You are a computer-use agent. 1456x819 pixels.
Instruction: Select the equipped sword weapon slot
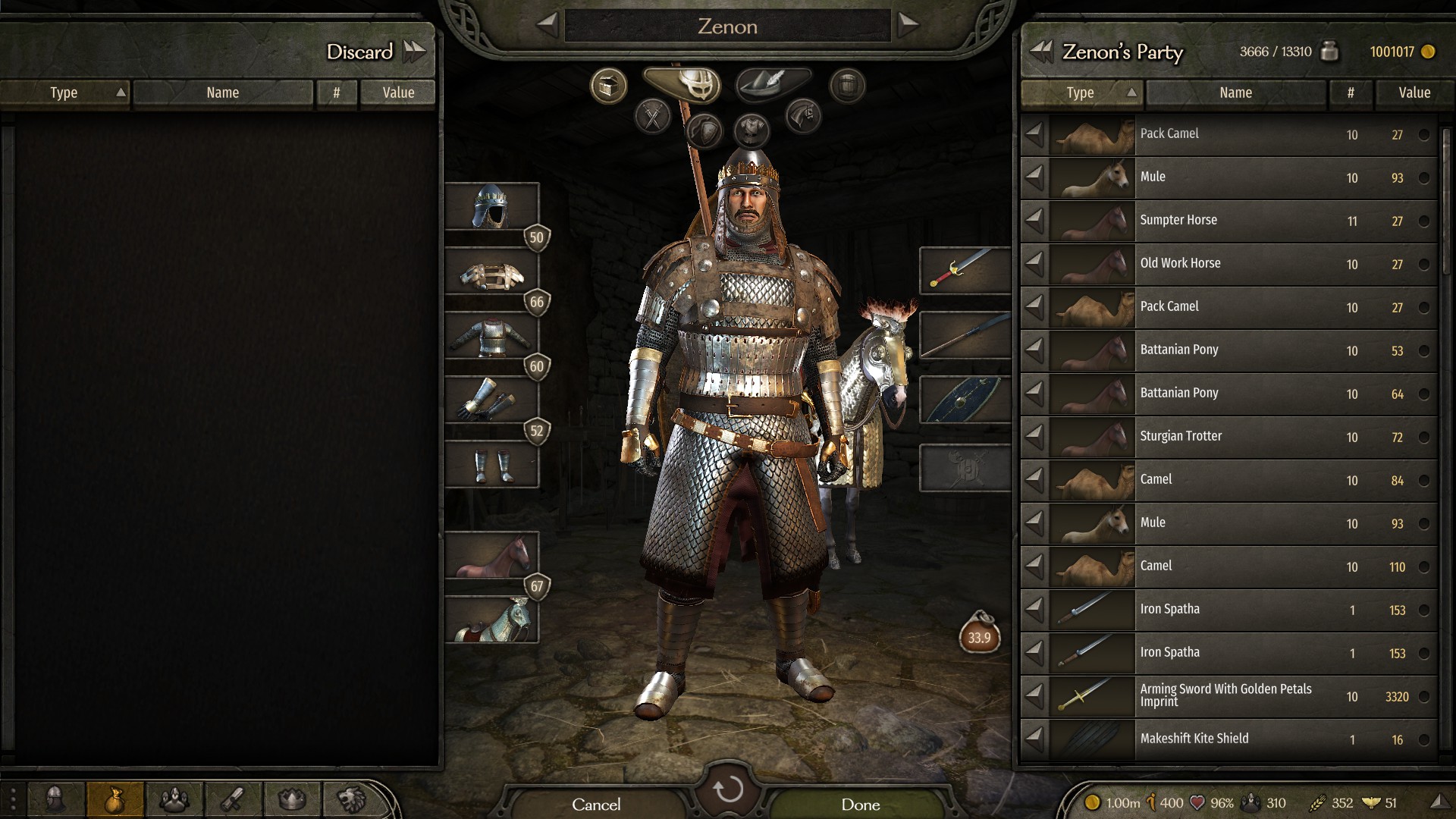[965, 269]
